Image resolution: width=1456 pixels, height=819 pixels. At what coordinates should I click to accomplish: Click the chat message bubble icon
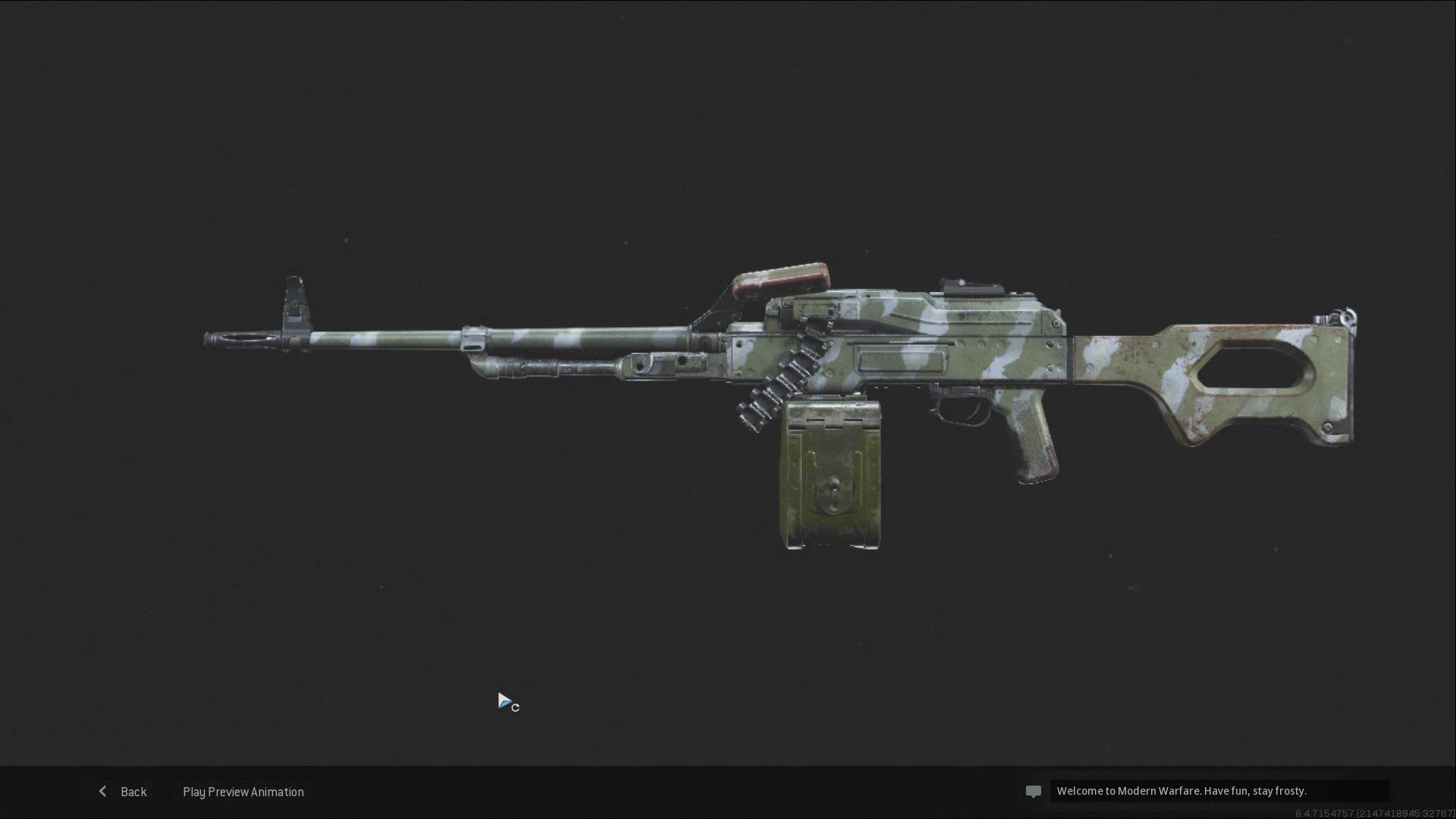pos(1034,791)
